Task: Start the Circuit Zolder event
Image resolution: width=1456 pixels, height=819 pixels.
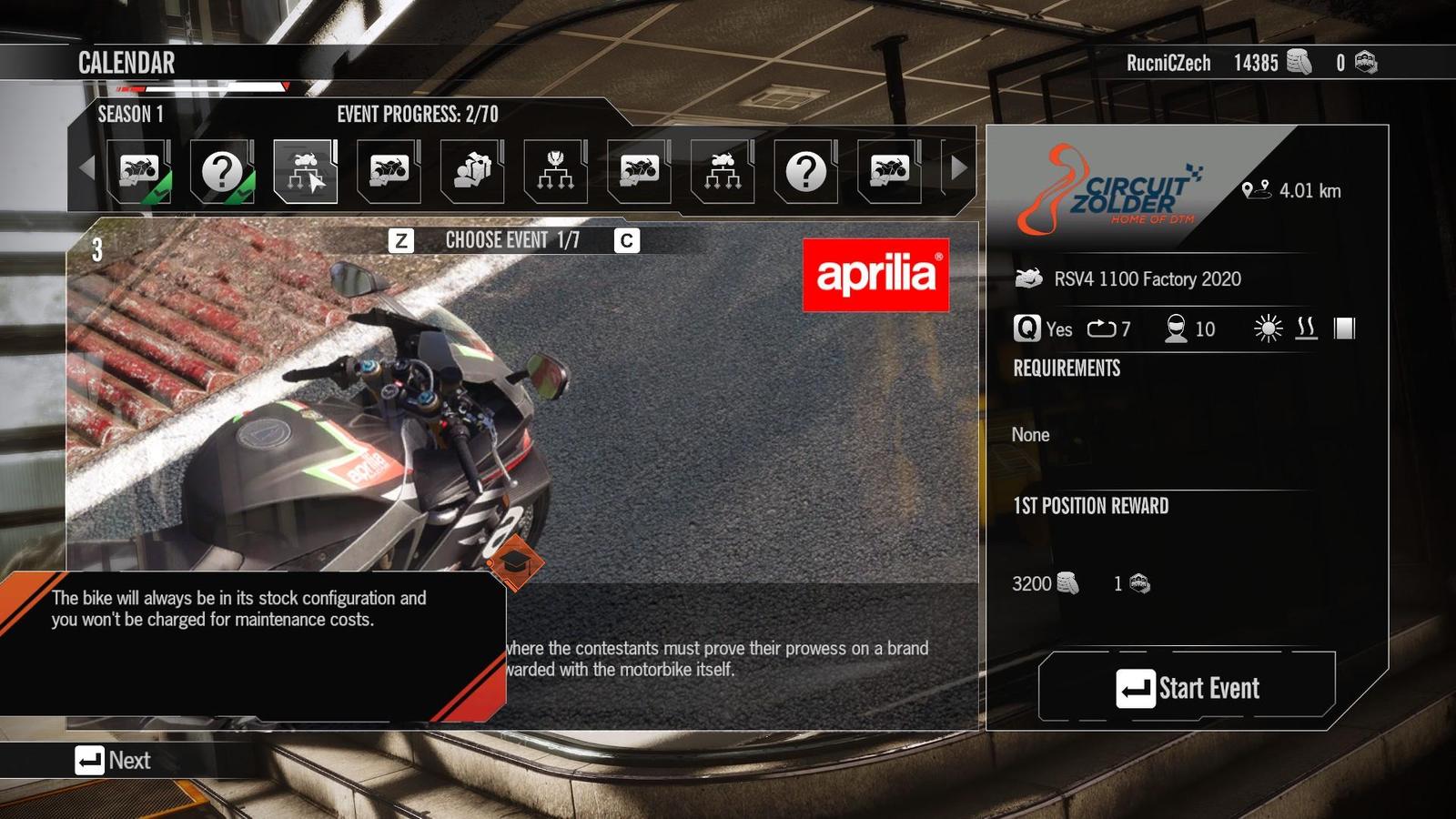Action: [1187, 688]
